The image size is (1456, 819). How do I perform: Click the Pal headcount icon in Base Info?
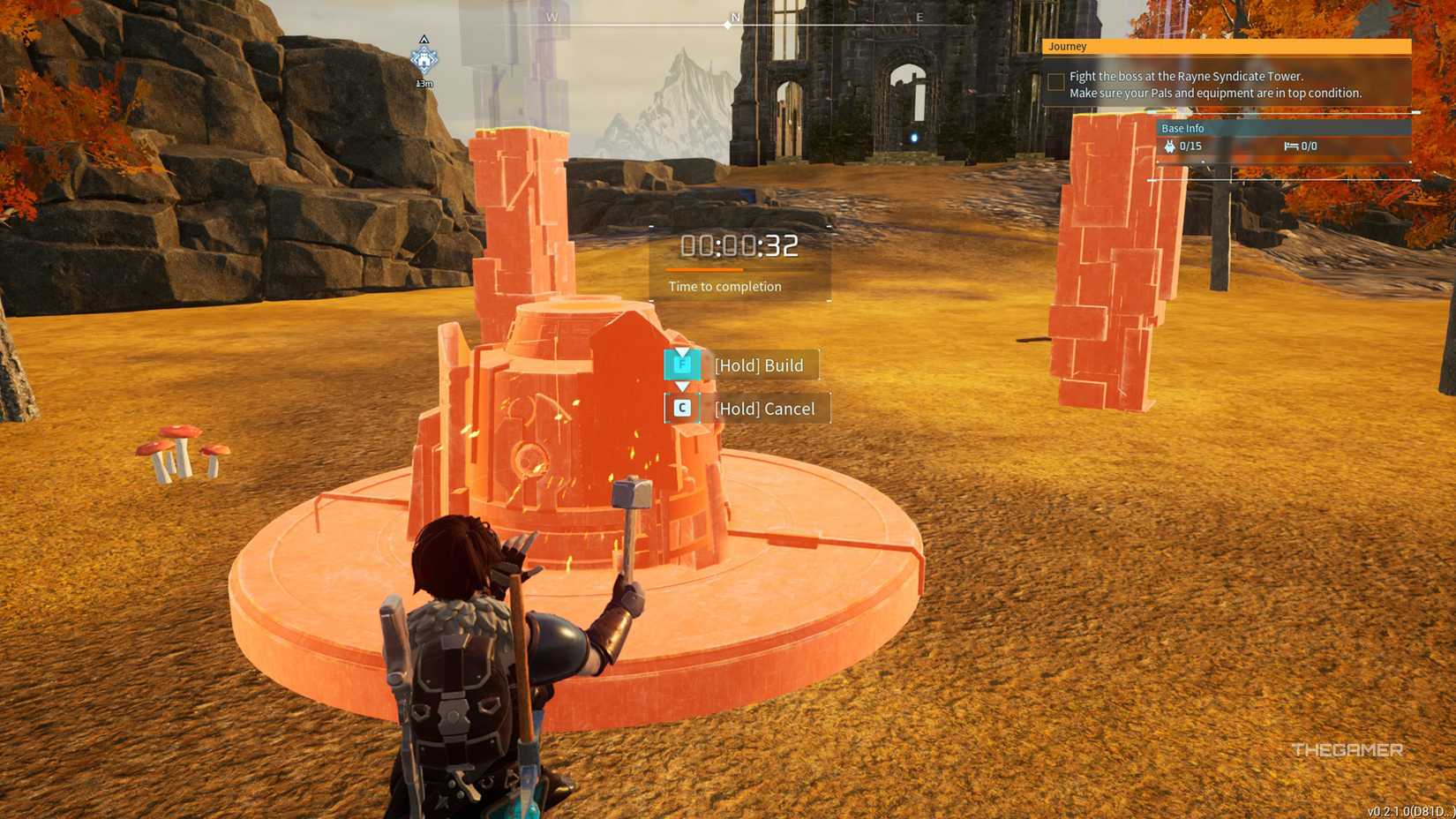tap(1171, 147)
